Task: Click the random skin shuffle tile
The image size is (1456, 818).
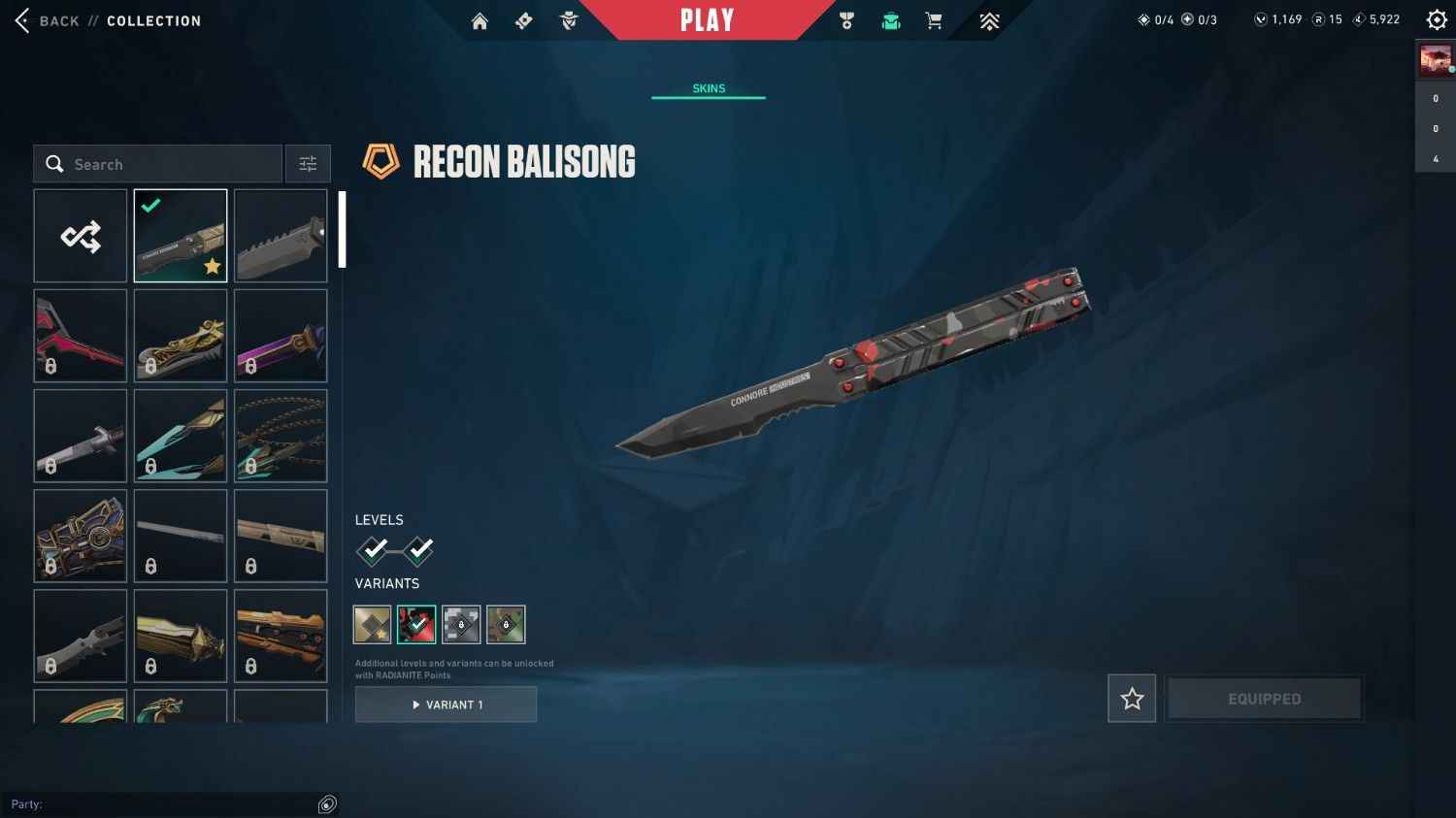Action: pos(80,235)
